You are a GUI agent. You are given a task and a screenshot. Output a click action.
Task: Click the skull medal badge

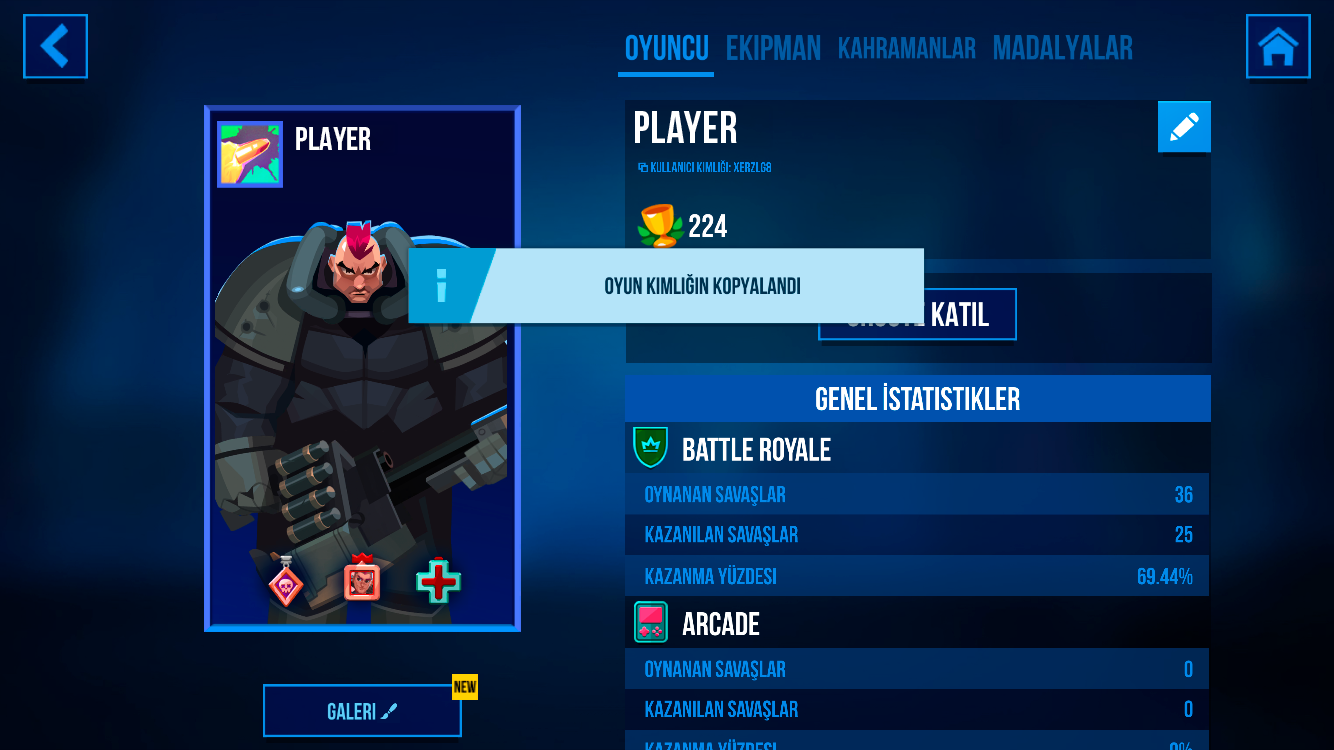286,583
